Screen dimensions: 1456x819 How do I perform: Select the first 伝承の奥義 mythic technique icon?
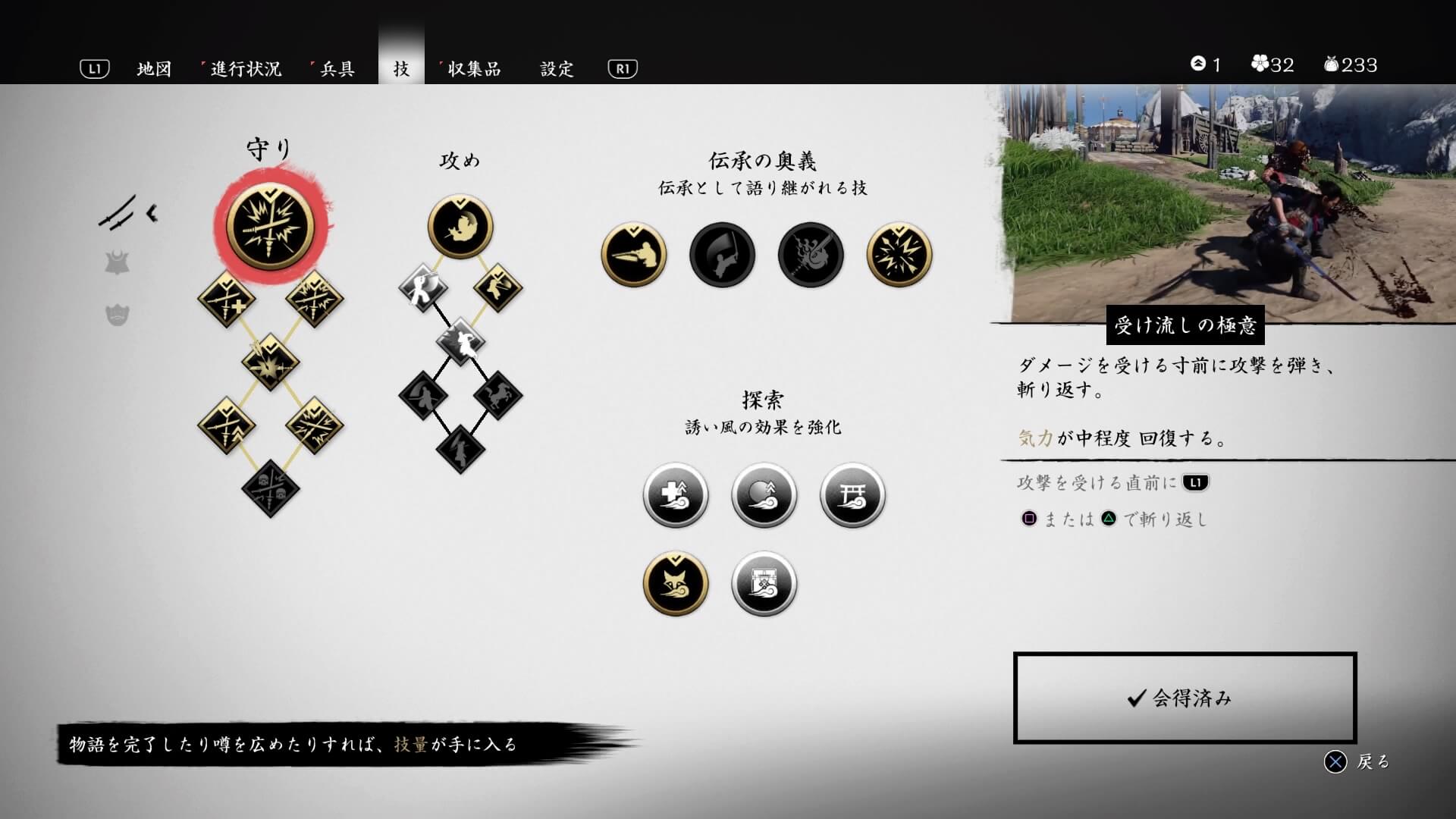pos(633,255)
